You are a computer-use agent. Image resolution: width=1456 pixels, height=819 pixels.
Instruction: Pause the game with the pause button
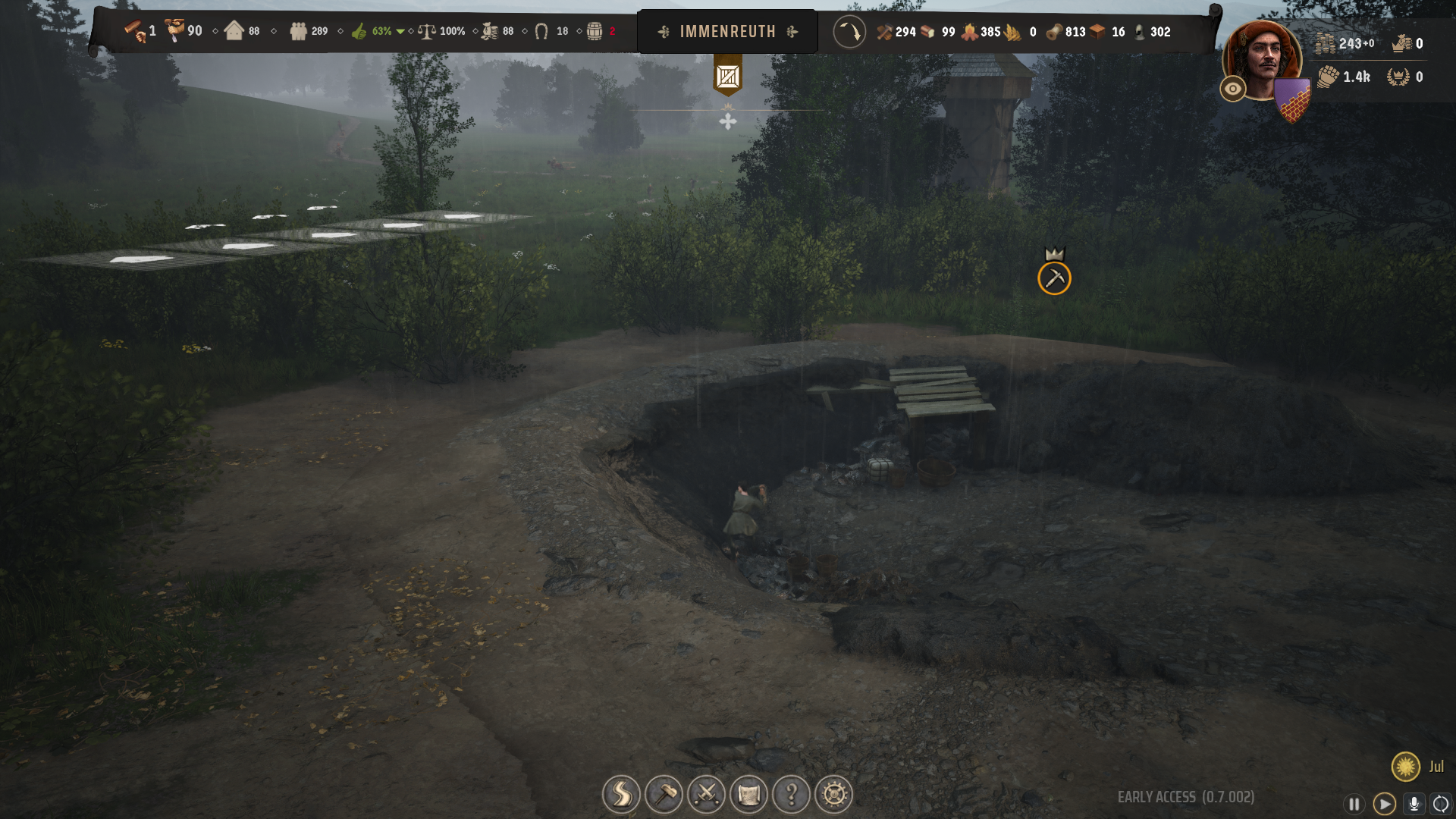1353,802
